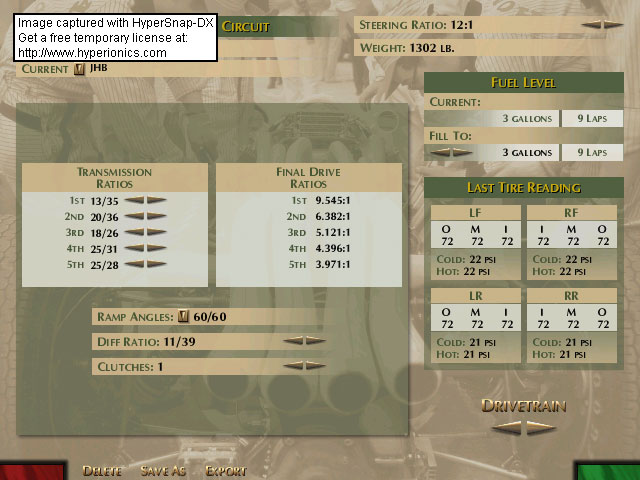Switch setup page using Drivetrain arrows
Screen dimensions: 640x480
(x=524, y=425)
